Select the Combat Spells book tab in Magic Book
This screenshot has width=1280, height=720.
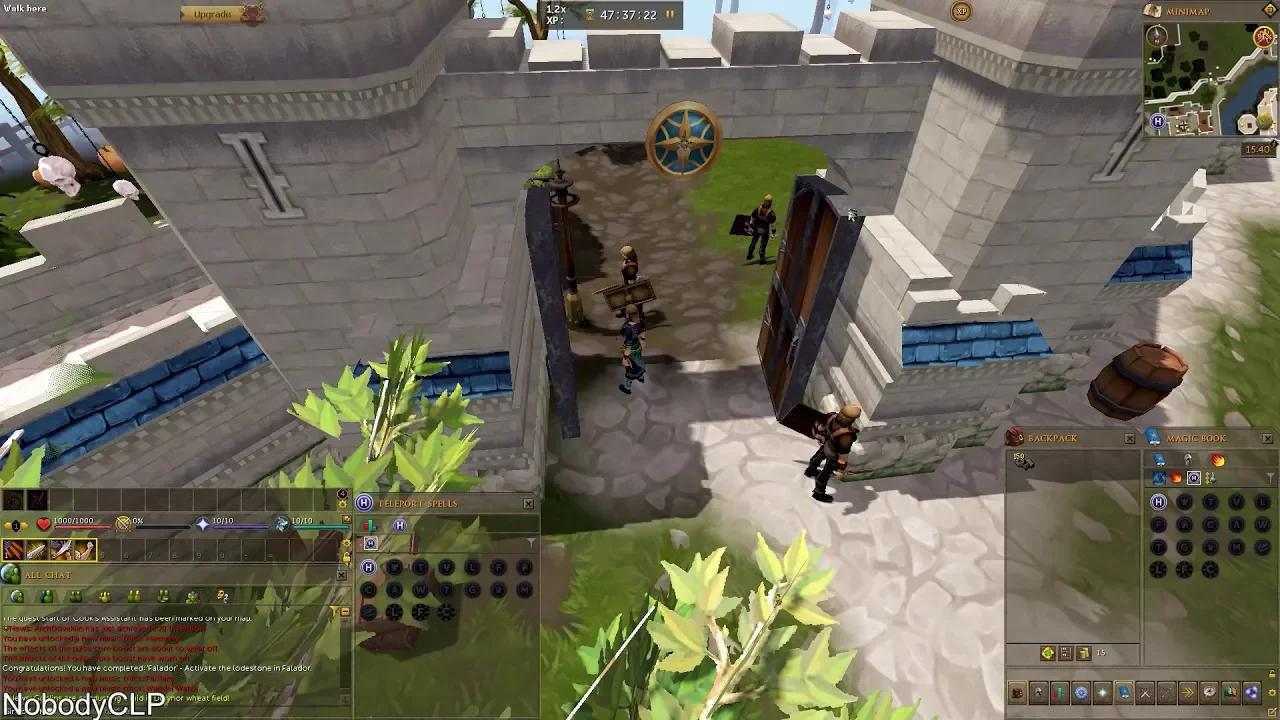click(1176, 478)
